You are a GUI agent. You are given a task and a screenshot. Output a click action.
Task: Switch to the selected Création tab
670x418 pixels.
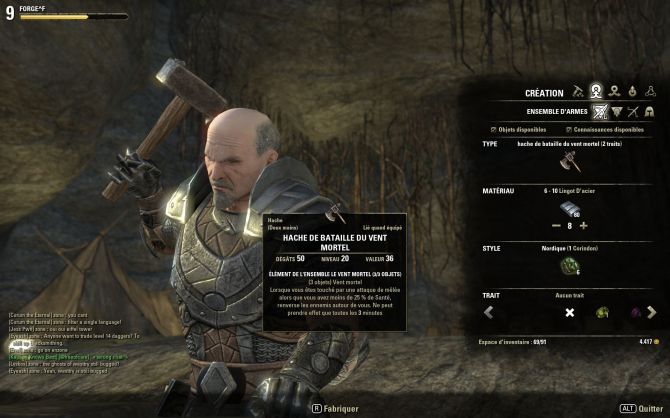click(x=596, y=92)
